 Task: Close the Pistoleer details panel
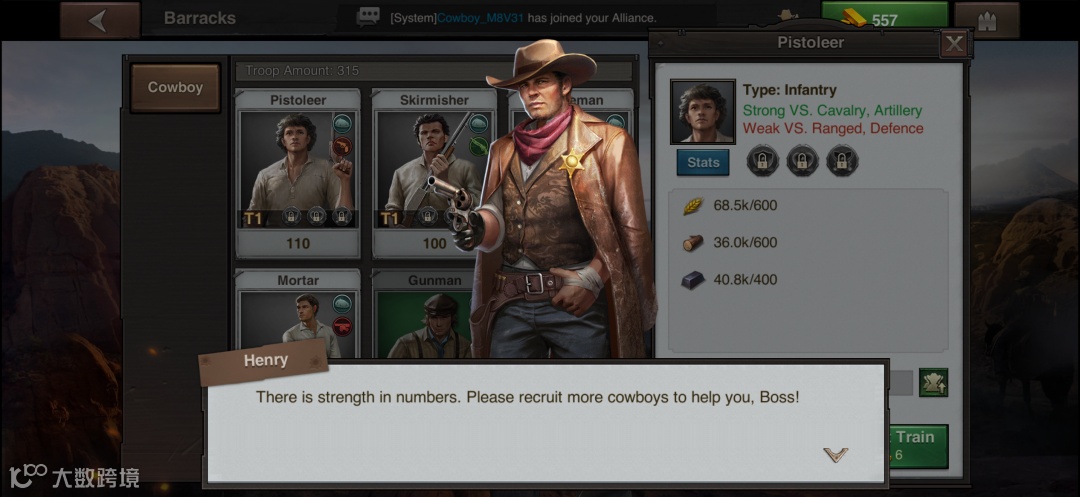tap(954, 43)
